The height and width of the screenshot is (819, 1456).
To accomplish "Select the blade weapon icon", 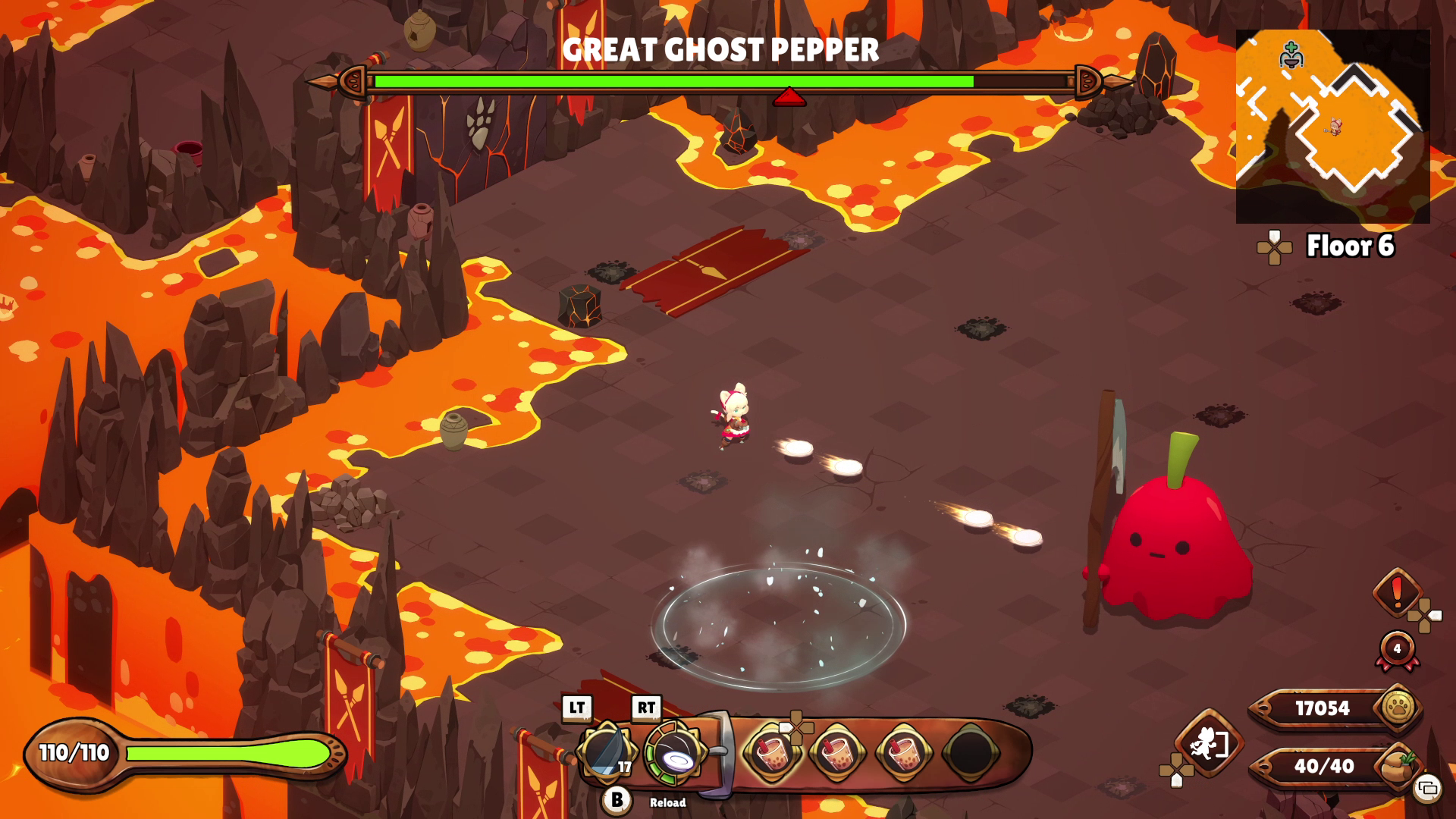I will click(x=606, y=752).
